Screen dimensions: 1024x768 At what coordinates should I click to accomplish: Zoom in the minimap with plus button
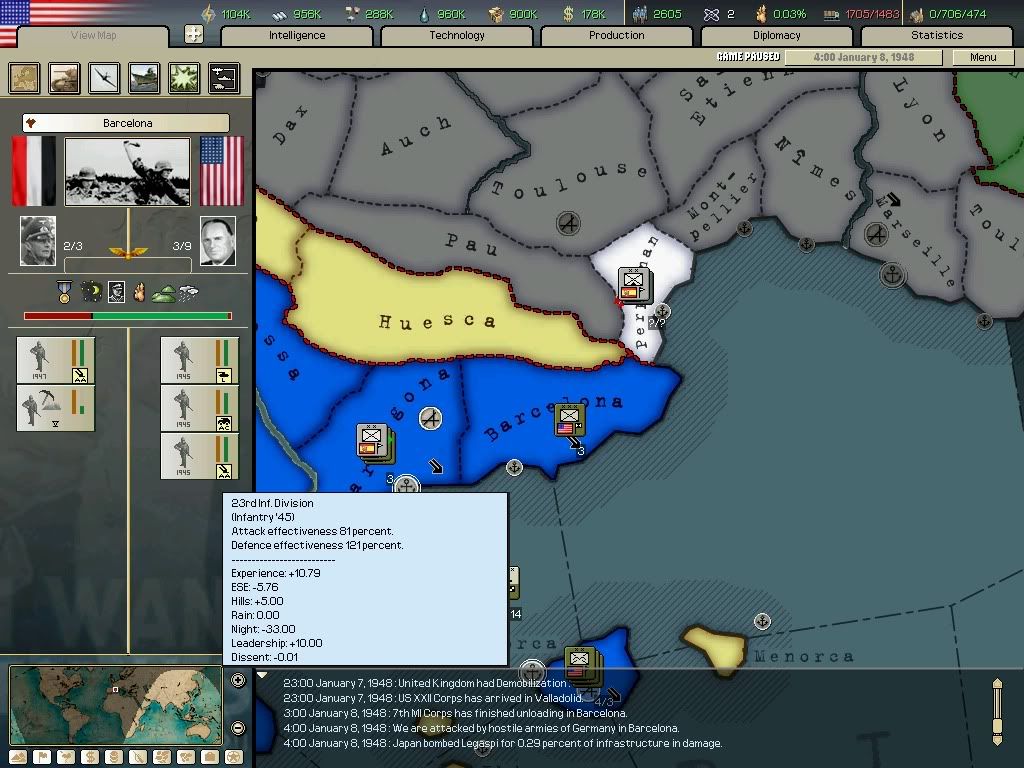(238, 680)
